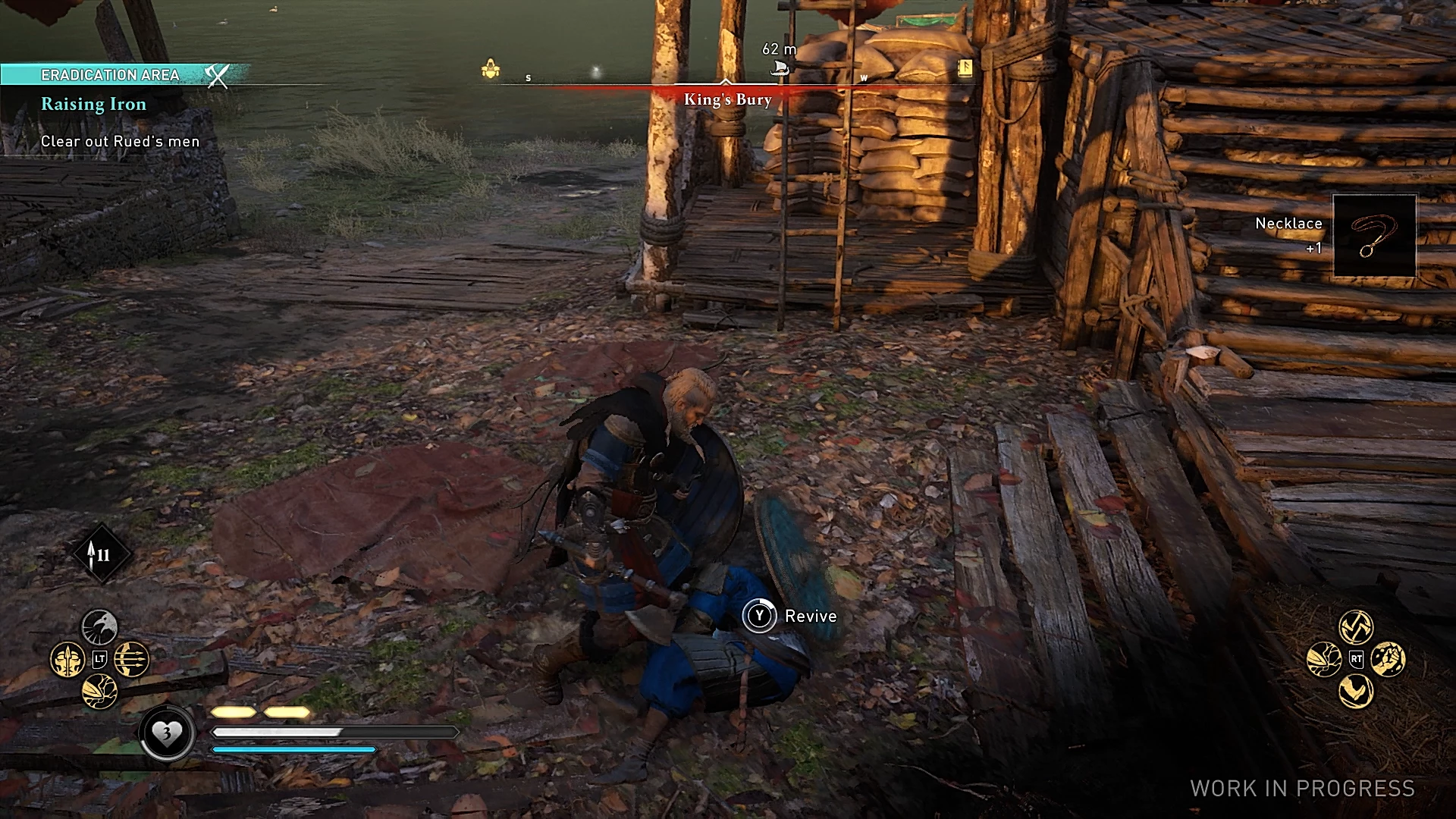Screen dimensions: 1456x819
Task: Activate the masked face arrow ability
Action: (67, 660)
